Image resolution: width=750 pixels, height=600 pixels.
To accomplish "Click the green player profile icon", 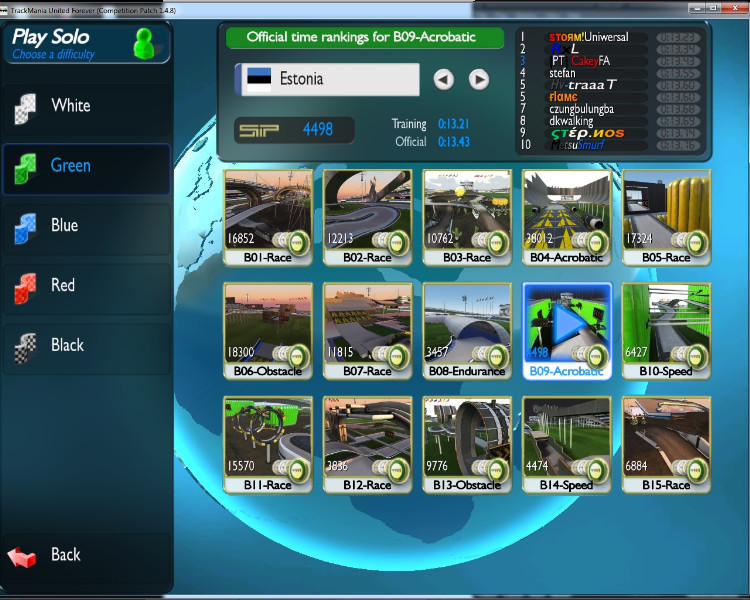I will pos(146,43).
